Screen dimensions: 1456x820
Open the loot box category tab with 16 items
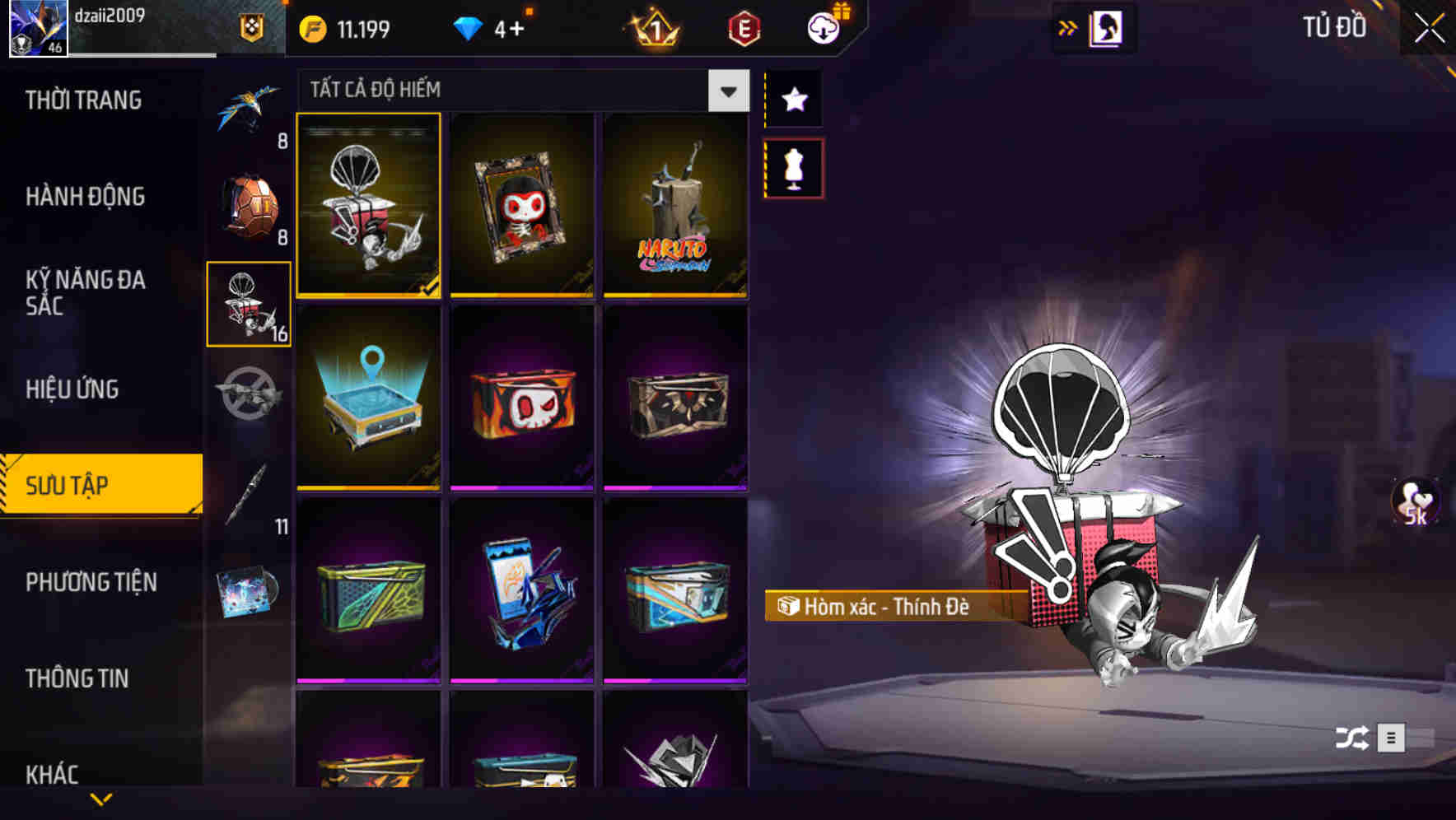point(248,305)
